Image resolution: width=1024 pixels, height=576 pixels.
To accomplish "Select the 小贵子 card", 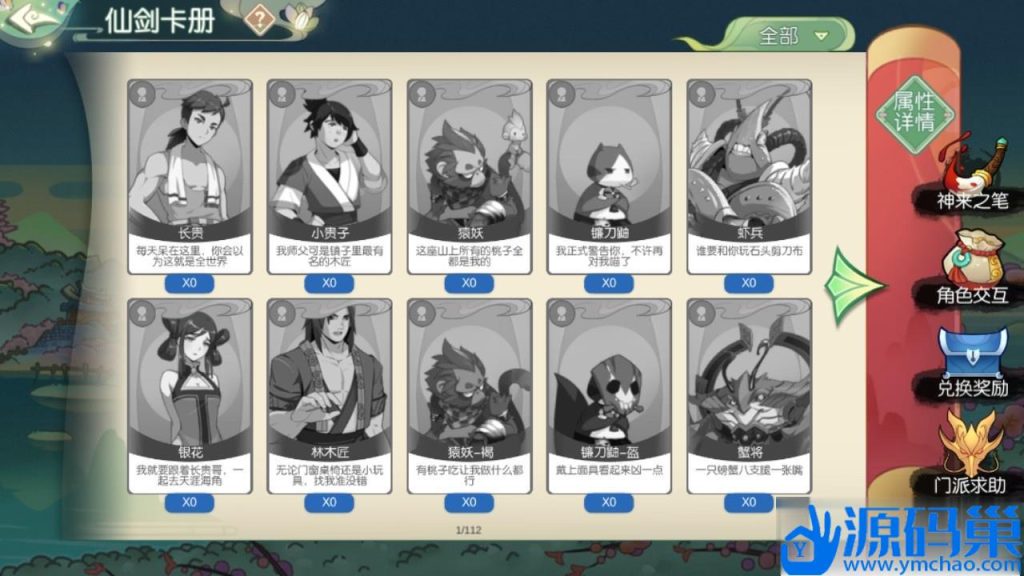I will click(x=330, y=175).
